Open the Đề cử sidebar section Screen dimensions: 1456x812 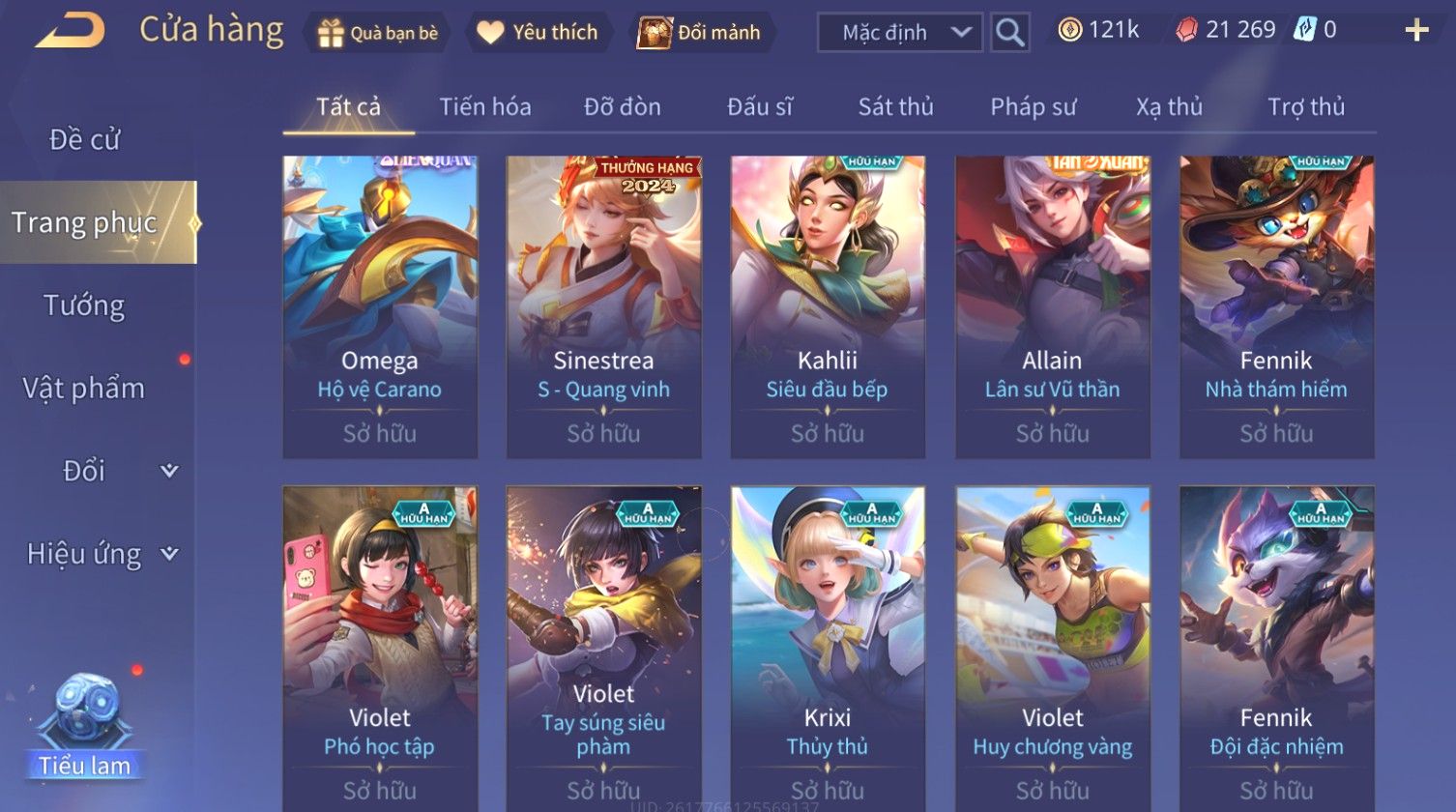[85, 140]
